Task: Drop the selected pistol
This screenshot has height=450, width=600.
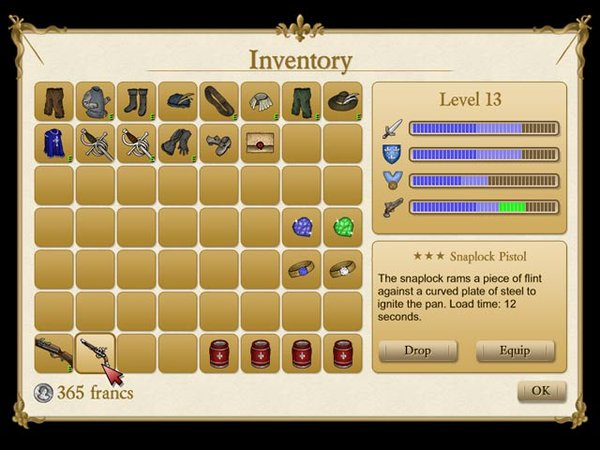Action: click(x=418, y=351)
